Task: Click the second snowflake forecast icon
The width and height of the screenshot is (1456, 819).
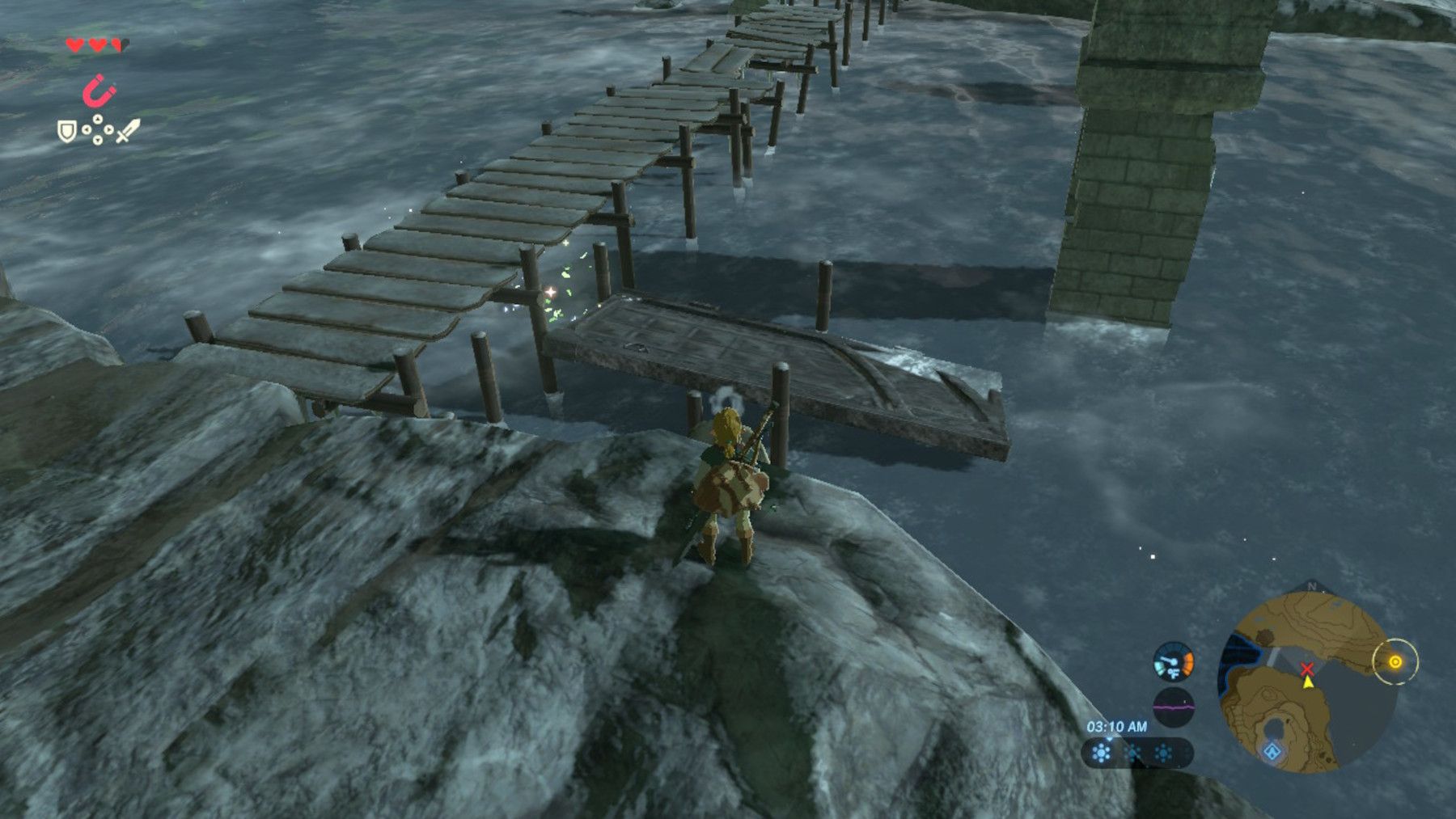Action: coord(1132,752)
